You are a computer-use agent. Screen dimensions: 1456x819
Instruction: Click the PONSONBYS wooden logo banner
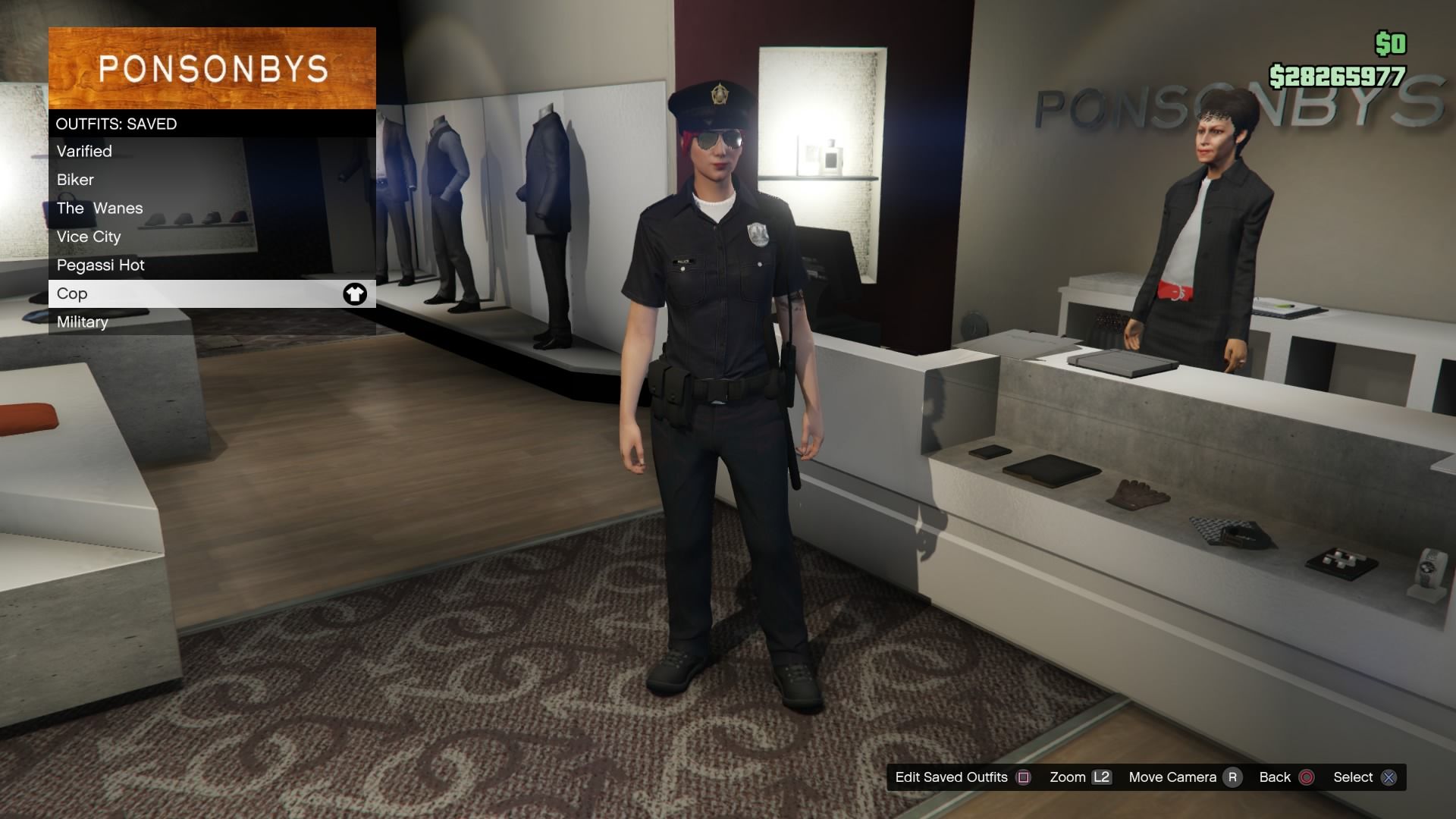[x=212, y=68]
